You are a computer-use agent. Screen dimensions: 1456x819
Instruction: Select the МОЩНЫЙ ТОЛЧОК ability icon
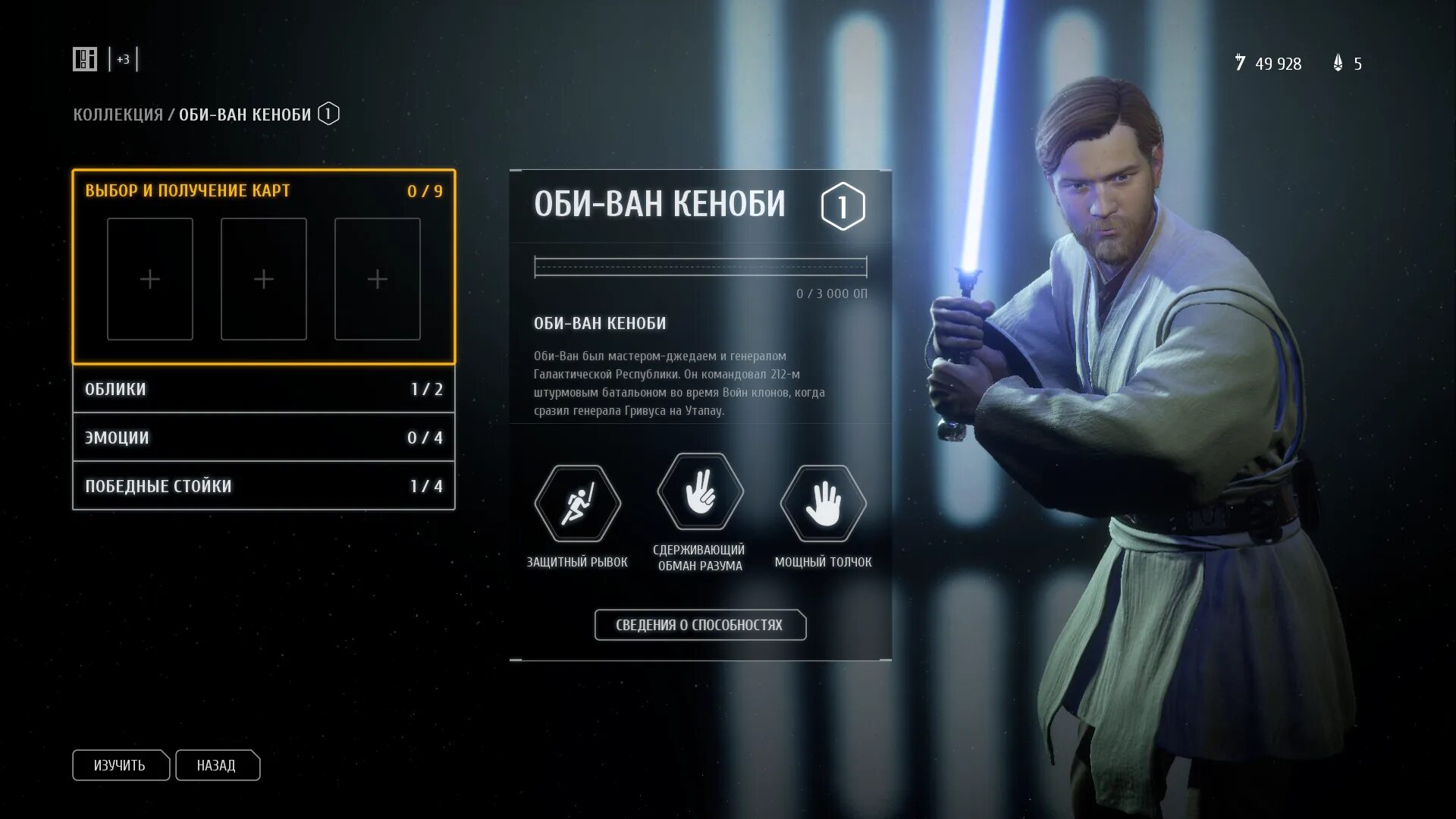pos(823,504)
